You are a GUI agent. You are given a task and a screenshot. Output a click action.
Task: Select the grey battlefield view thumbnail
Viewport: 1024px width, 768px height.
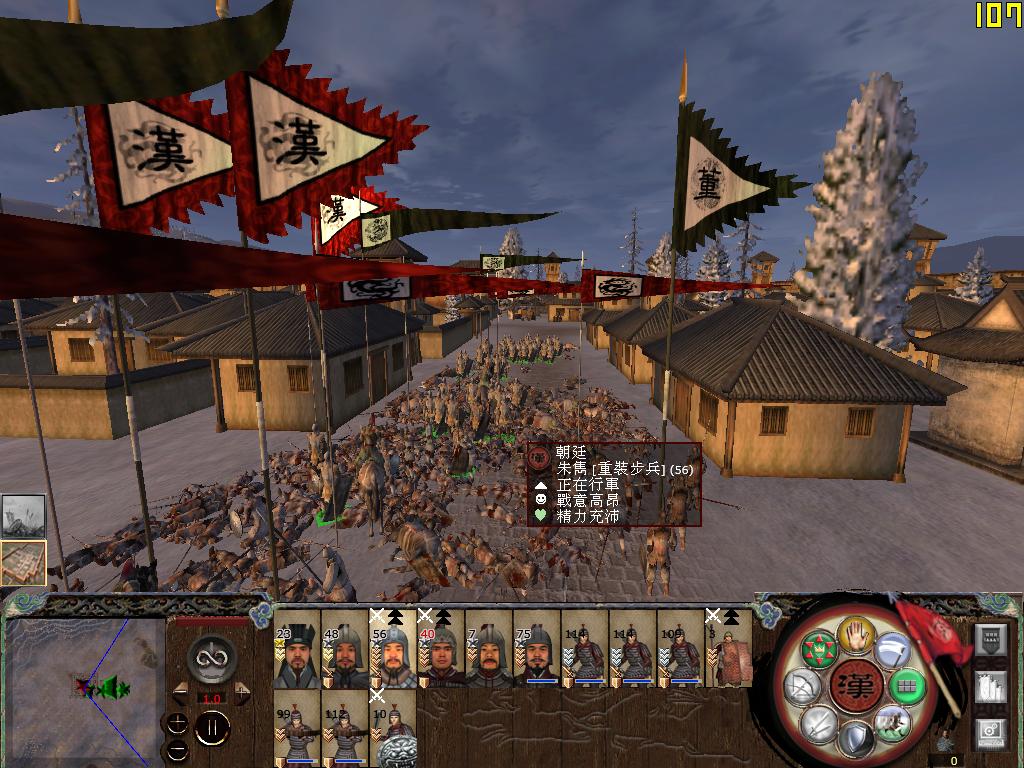(23, 517)
